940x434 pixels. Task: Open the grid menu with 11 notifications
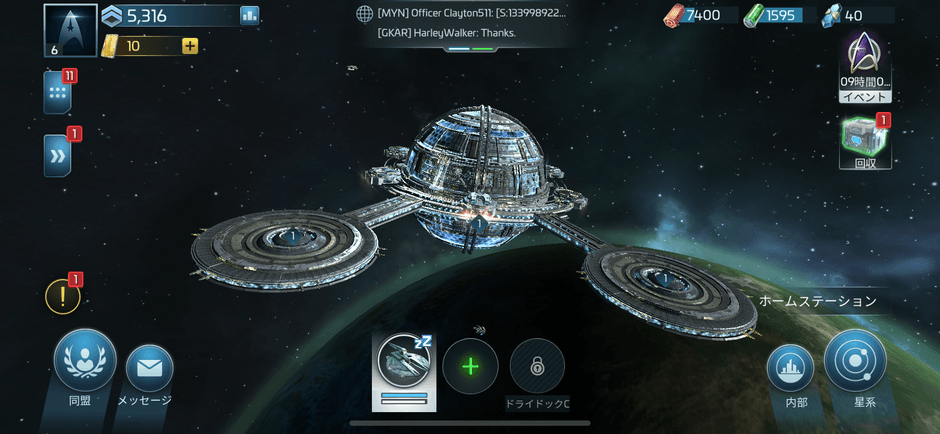point(57,93)
